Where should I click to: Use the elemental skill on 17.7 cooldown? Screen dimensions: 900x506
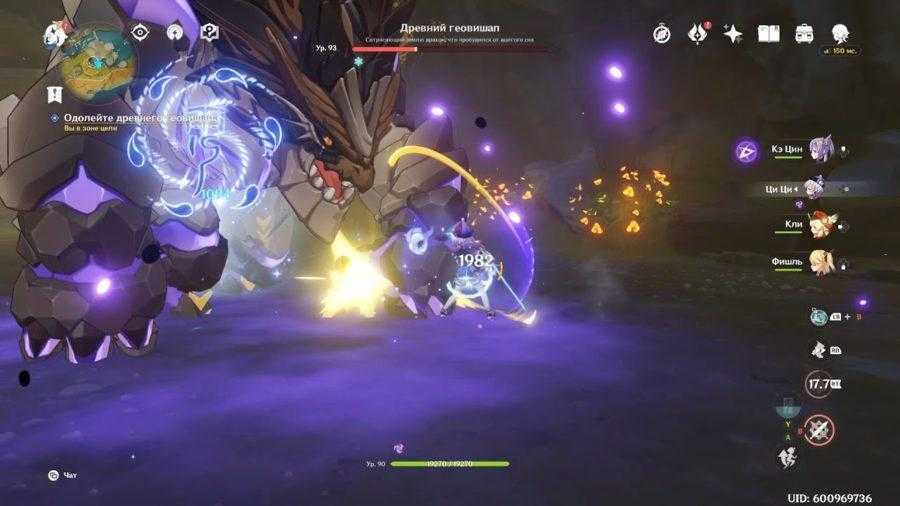click(819, 383)
